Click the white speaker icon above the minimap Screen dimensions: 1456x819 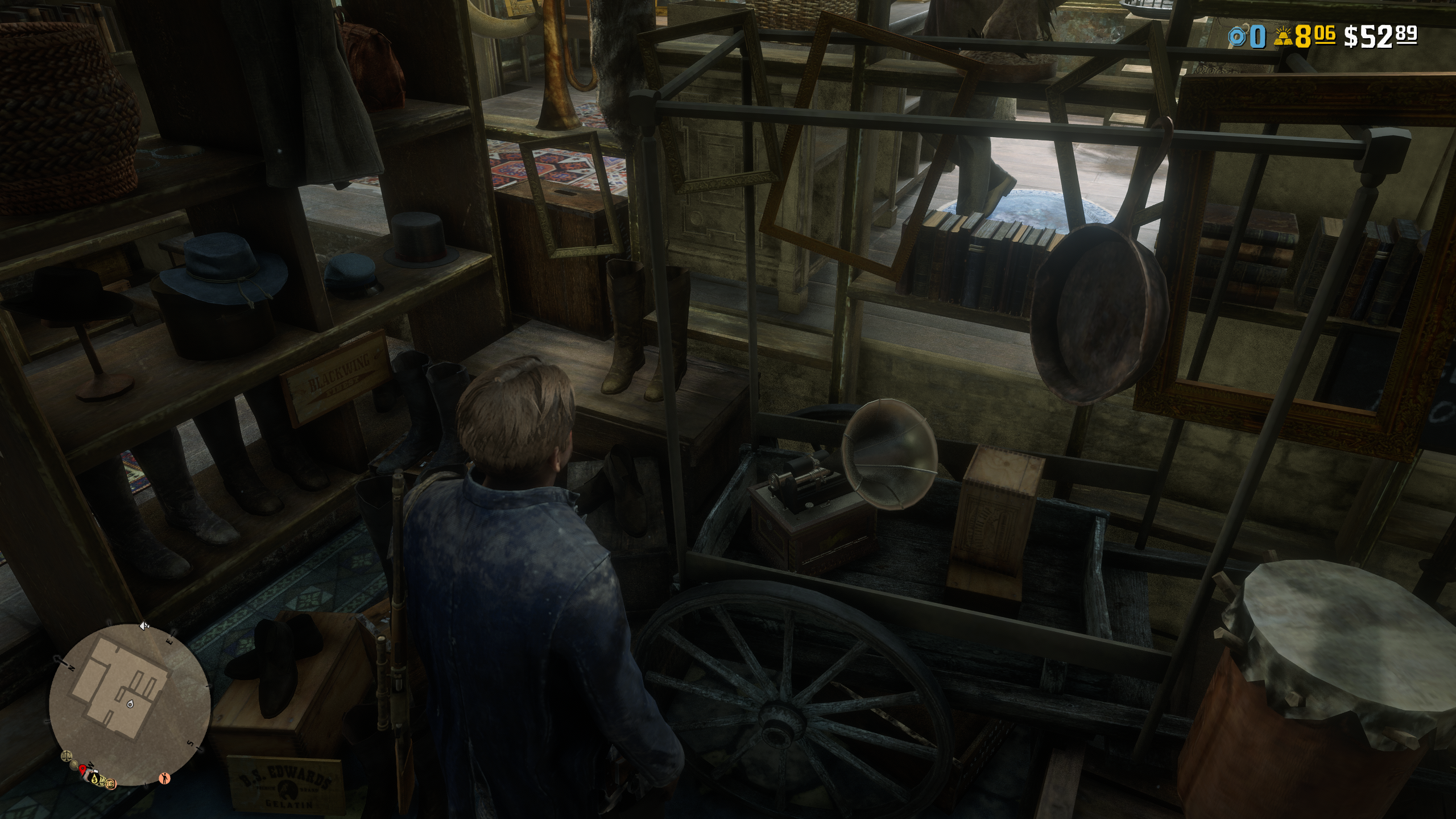[x=144, y=626]
